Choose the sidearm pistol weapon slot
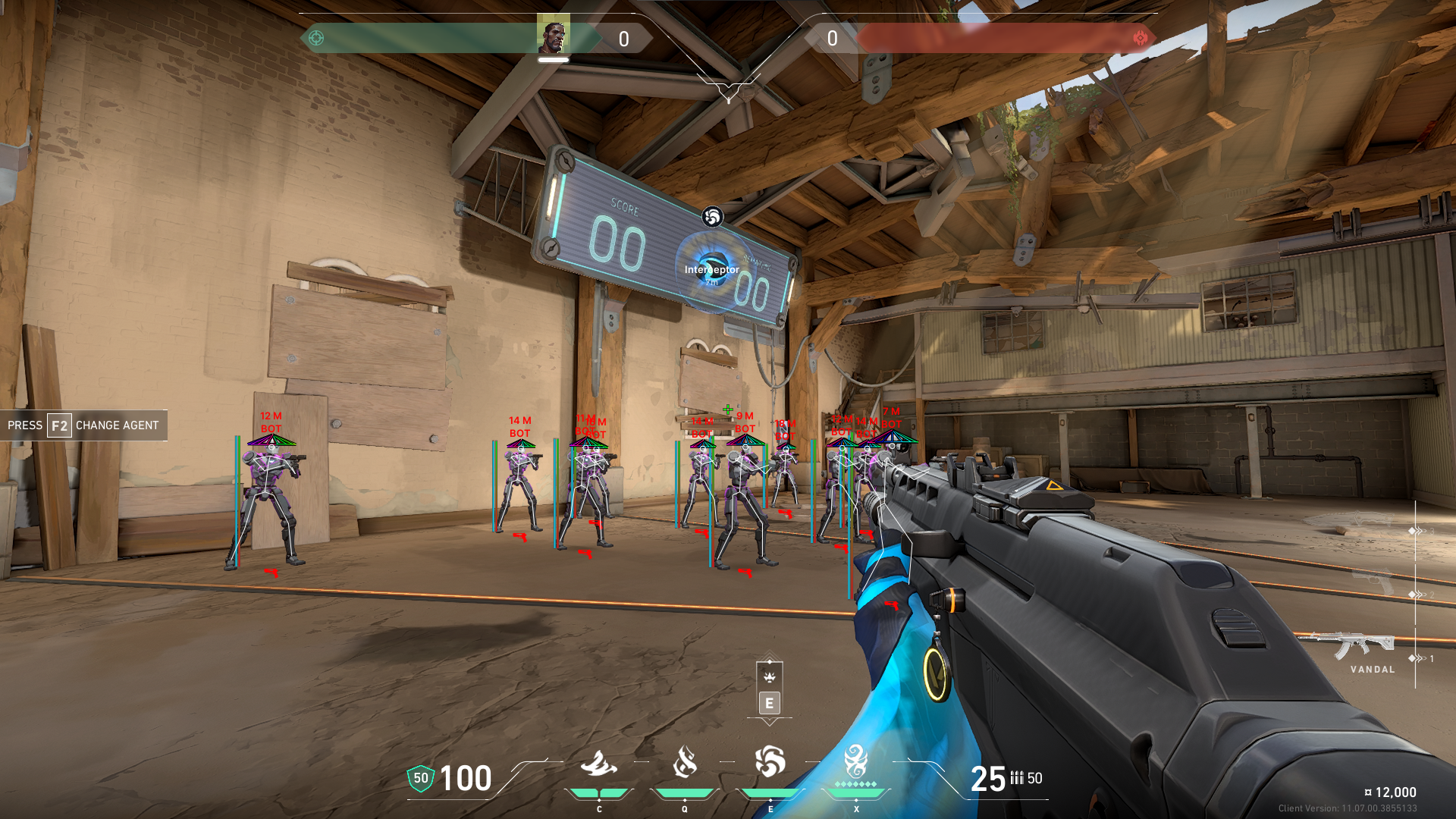 pyautogui.click(x=1373, y=582)
